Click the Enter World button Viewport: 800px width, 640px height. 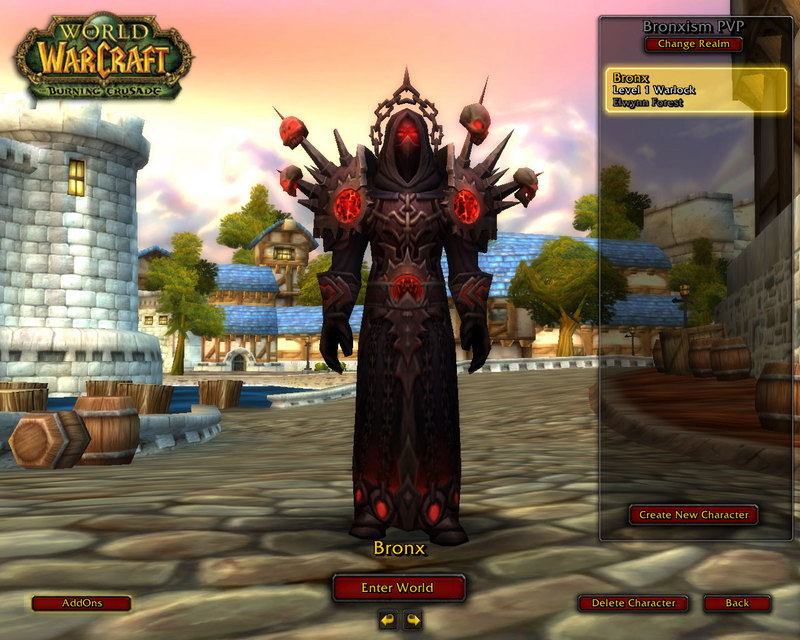click(x=399, y=588)
